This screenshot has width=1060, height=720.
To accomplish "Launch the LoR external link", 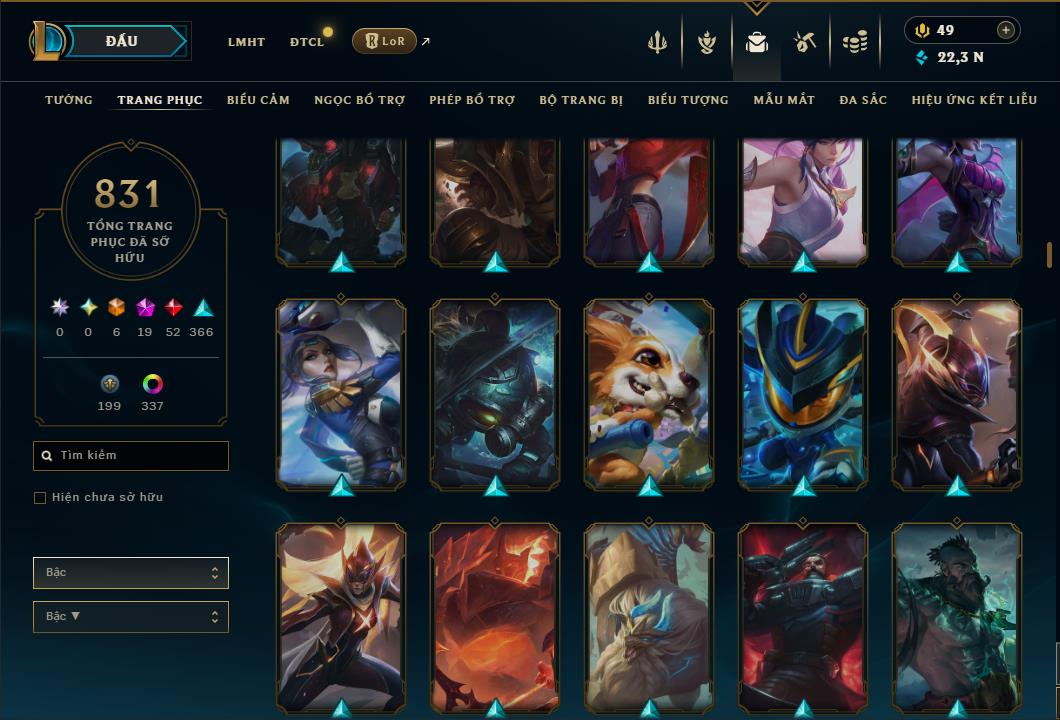I will click(385, 41).
